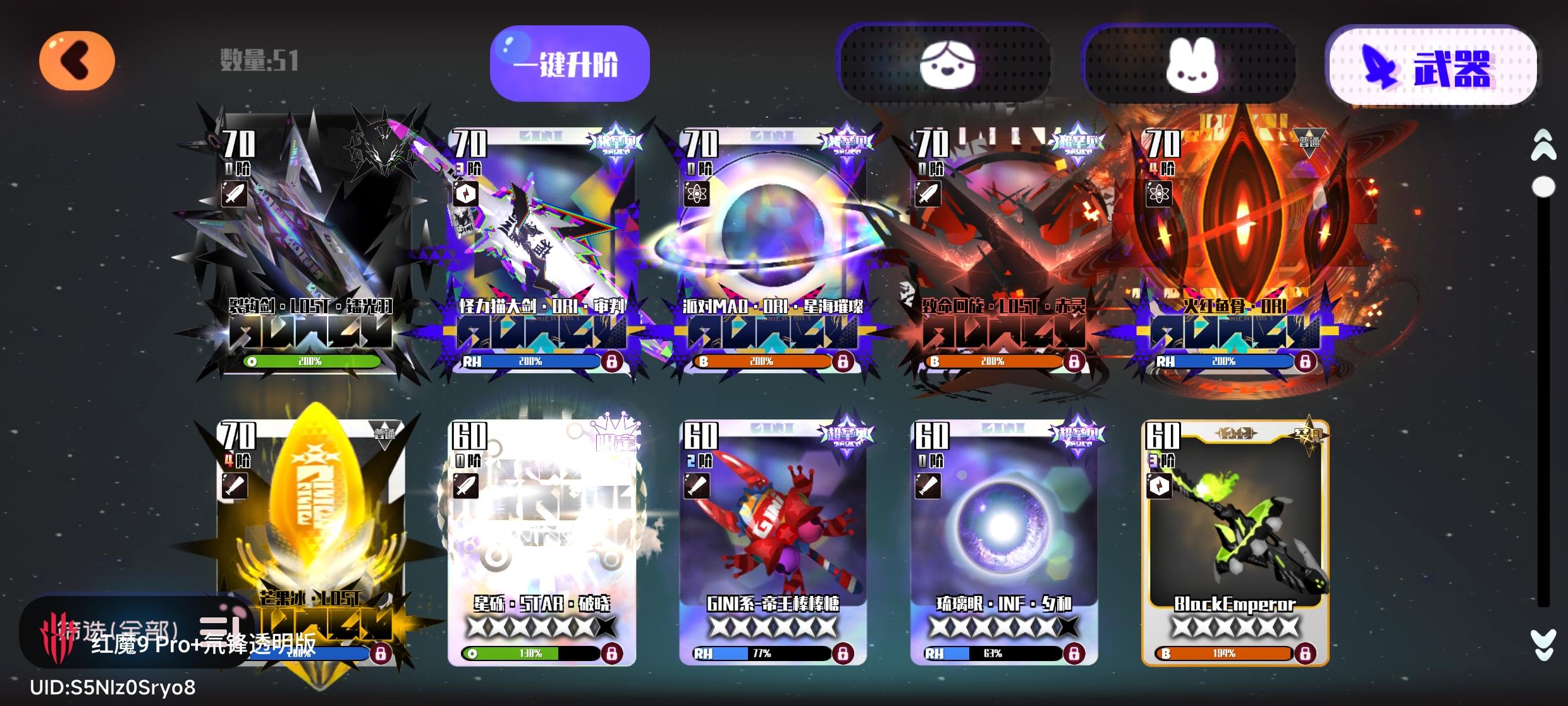Toggle the lock on 琉璃眼·INF·匀和 card
The width and height of the screenshot is (1568, 706).
[1073, 653]
